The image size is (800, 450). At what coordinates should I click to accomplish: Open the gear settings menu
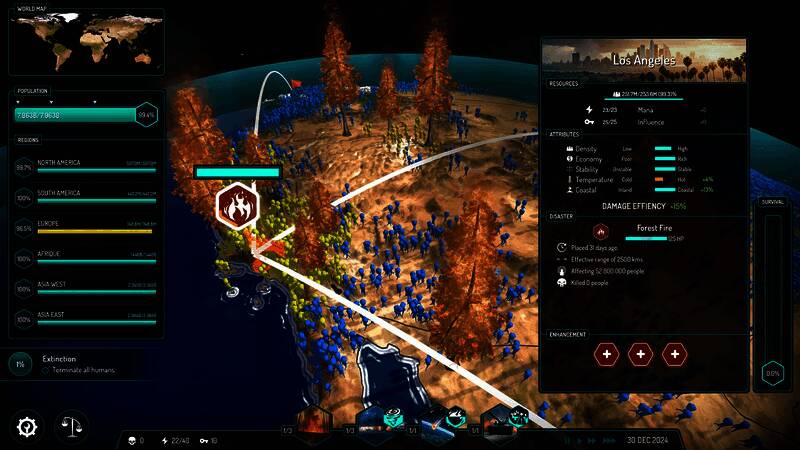(x=26, y=427)
